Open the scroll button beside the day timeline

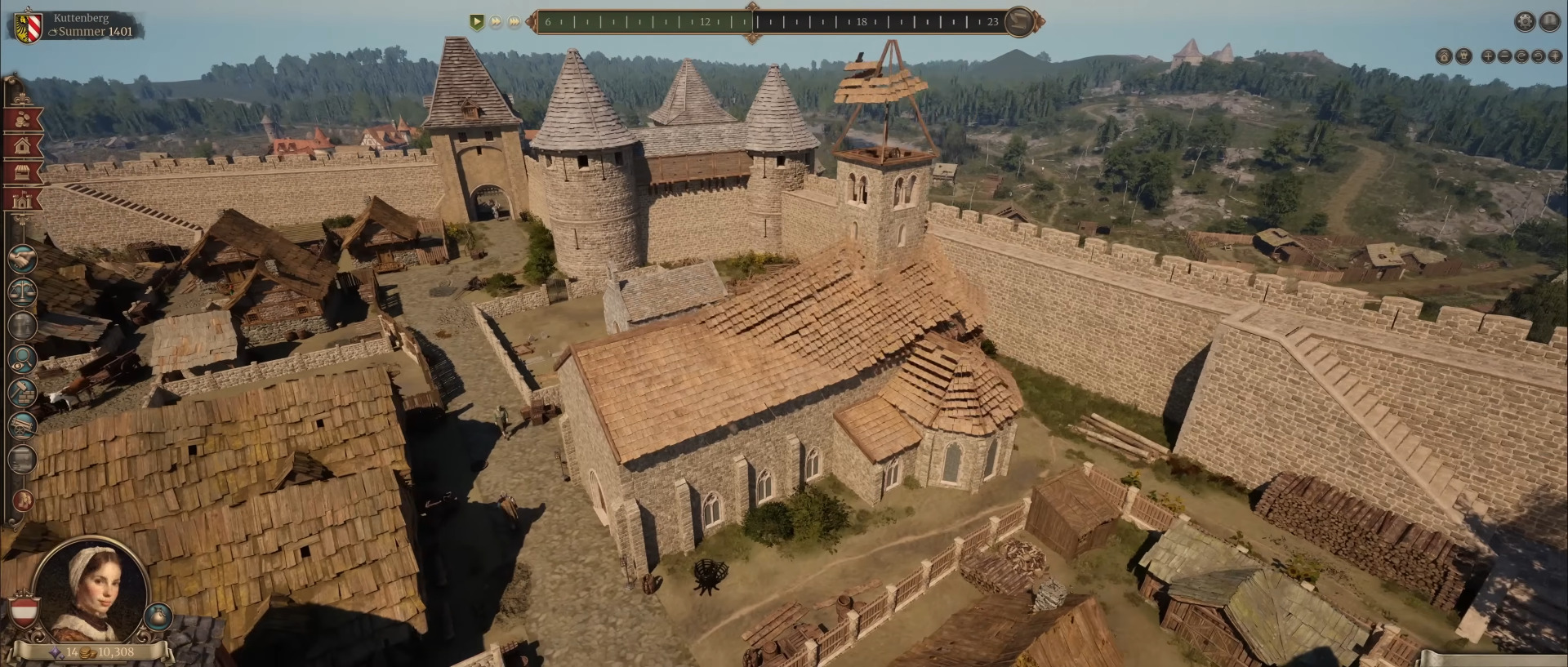tap(1018, 22)
